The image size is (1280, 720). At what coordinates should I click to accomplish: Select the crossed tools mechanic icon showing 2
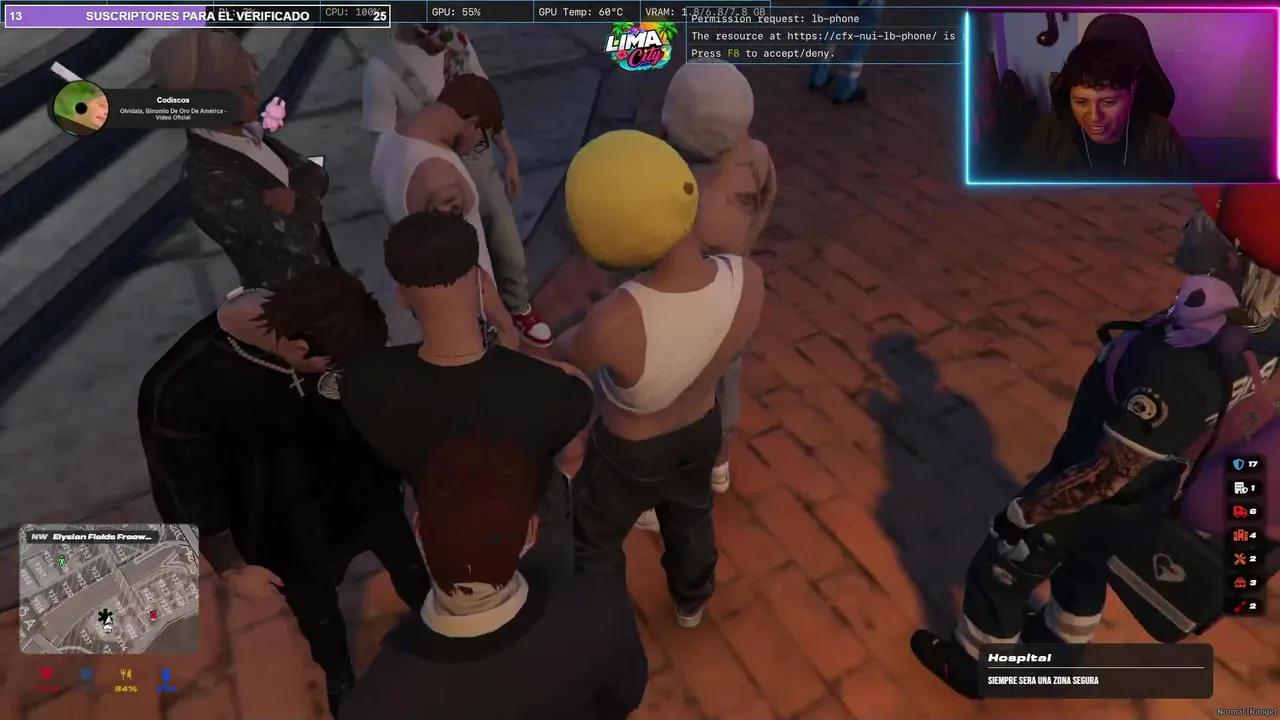1237,559
